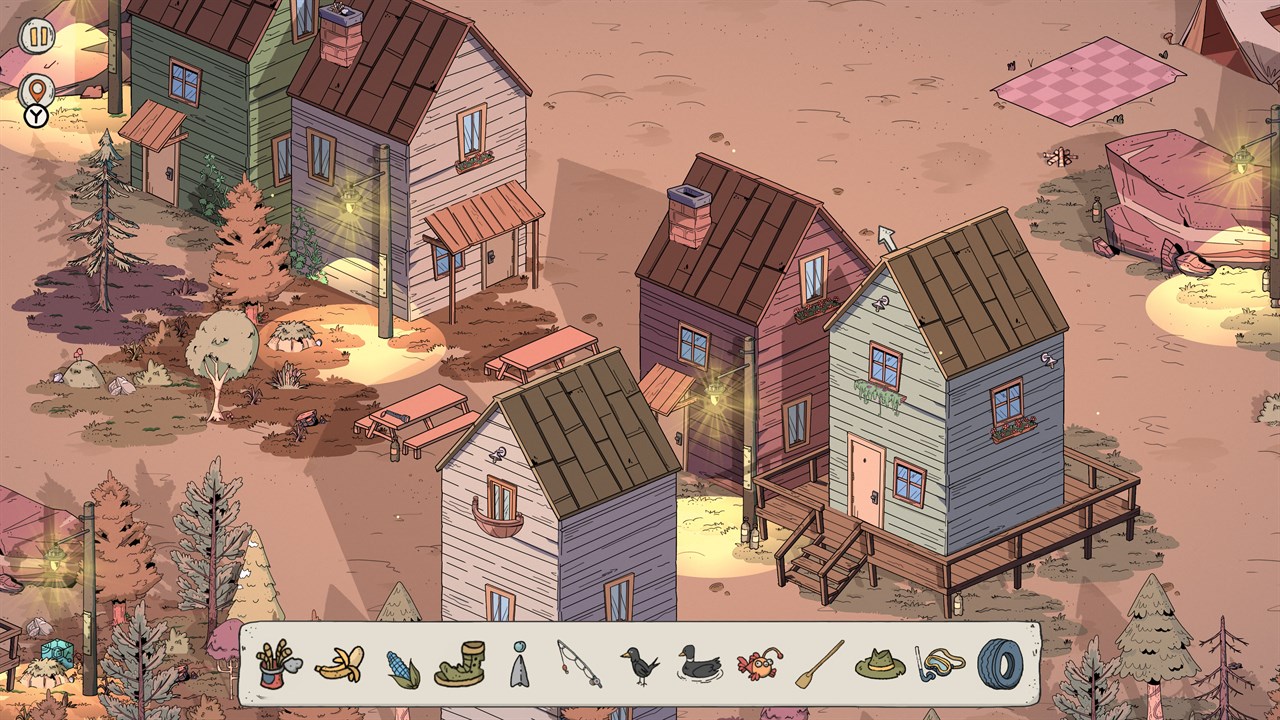Select the magic wand cup item
Screen dimensions: 1280x720
pyautogui.click(x=277, y=664)
